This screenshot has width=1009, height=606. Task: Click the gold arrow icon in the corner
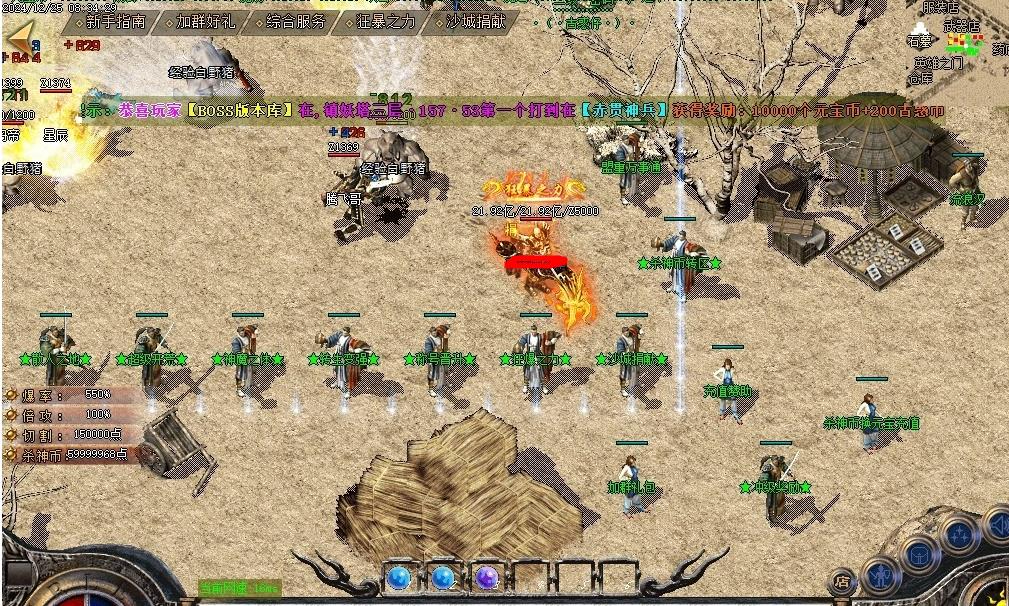20,40
